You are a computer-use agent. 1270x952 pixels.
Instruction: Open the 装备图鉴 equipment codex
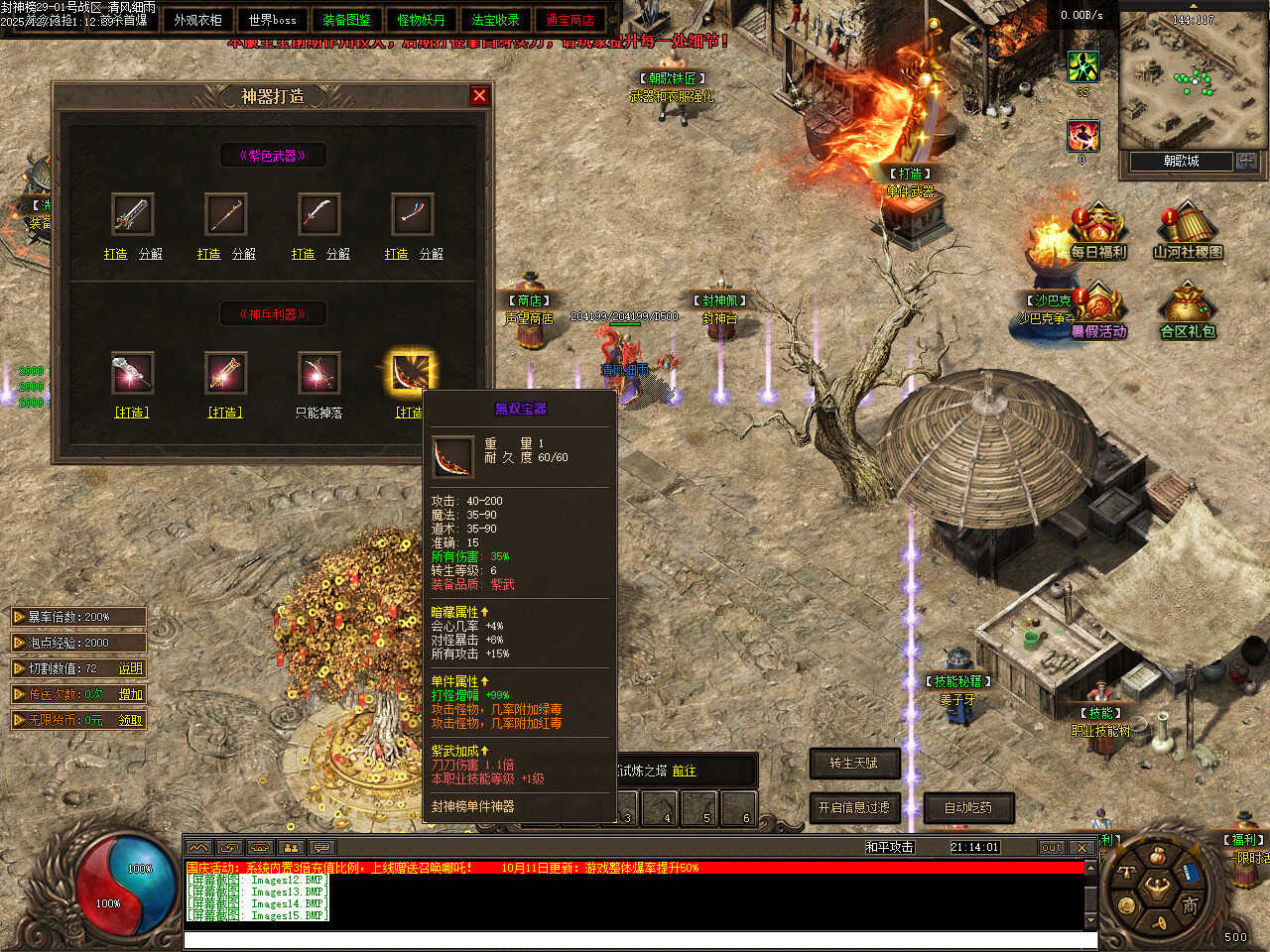(x=346, y=20)
